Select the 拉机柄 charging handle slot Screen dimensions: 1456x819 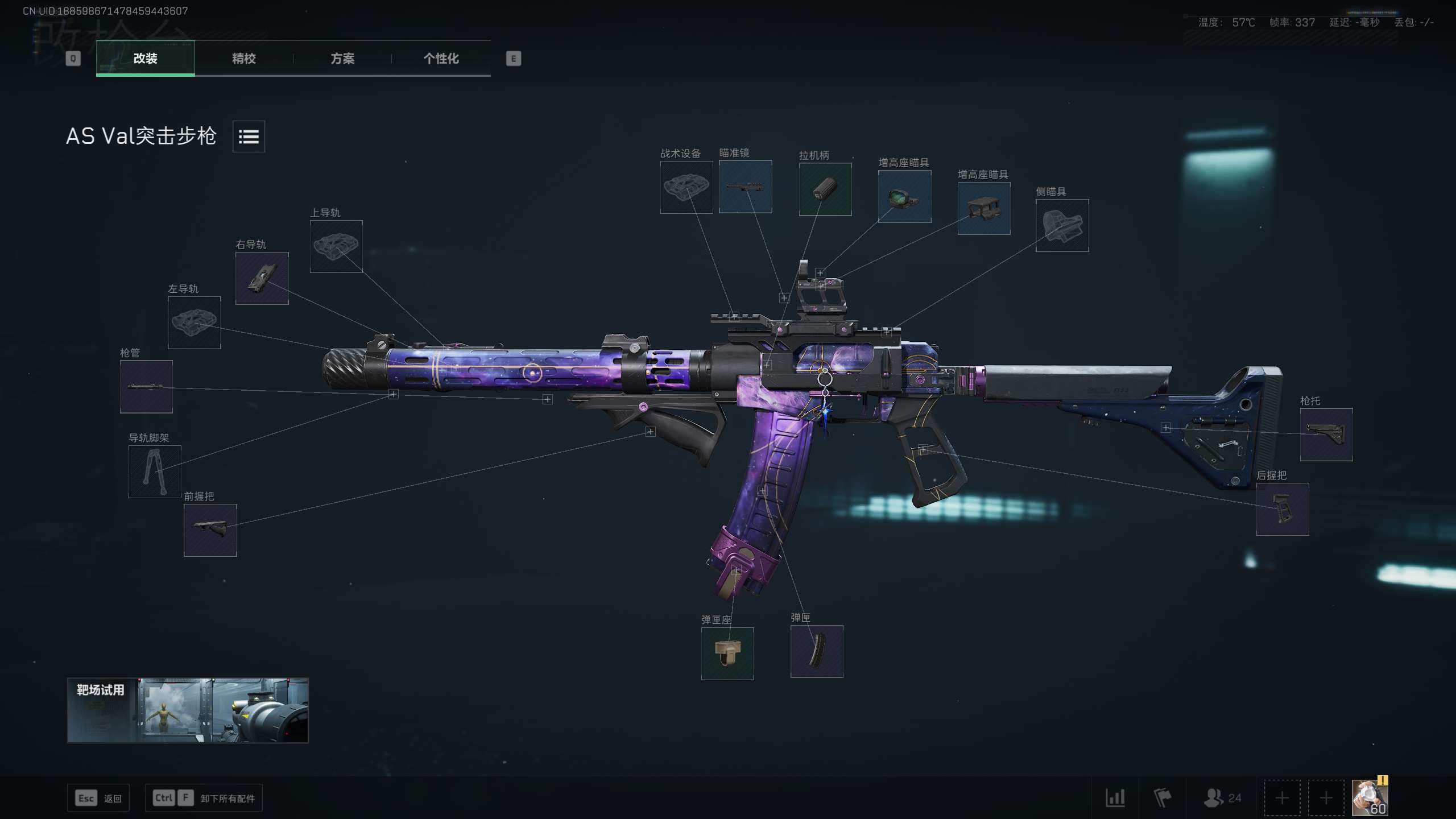pos(825,189)
